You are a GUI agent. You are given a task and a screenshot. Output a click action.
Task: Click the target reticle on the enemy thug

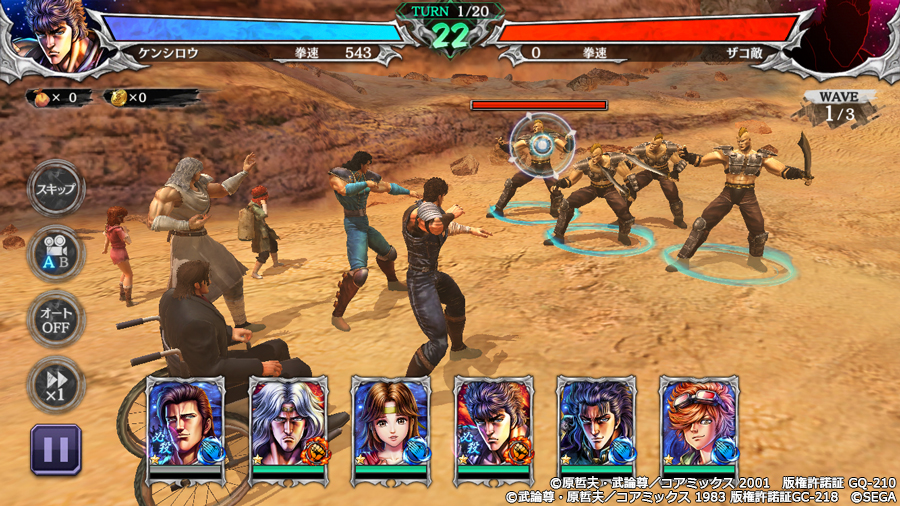click(541, 144)
